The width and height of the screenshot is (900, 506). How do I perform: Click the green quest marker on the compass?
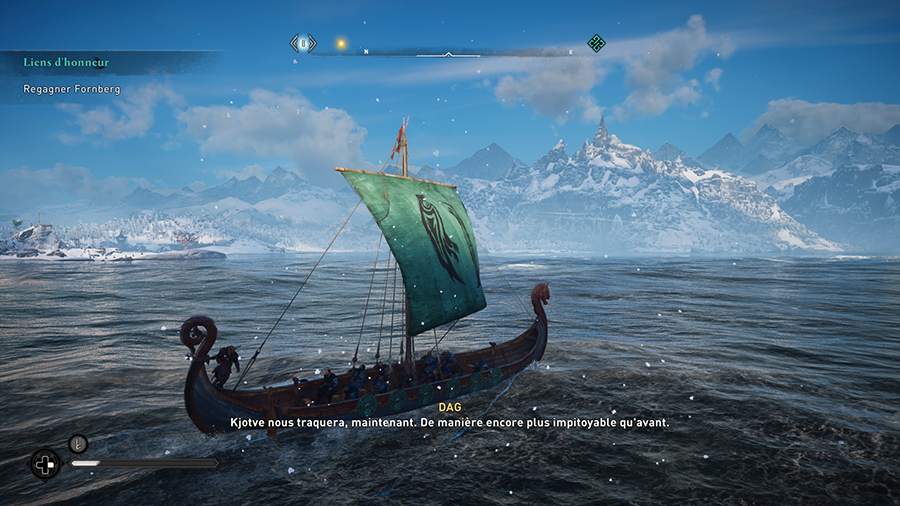pyautogui.click(x=596, y=42)
